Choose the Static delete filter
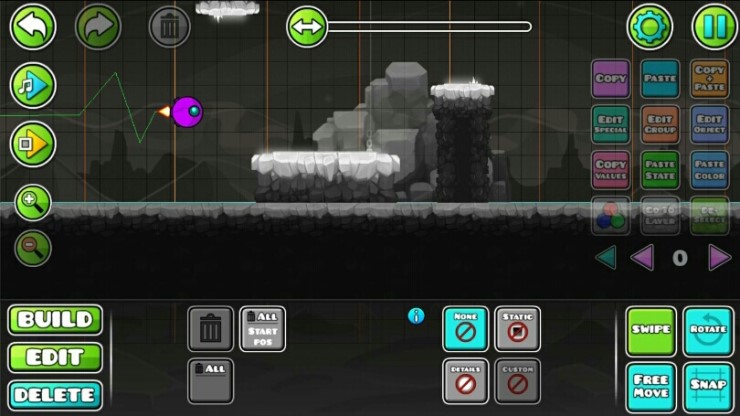The width and height of the screenshot is (740, 416). click(x=517, y=329)
